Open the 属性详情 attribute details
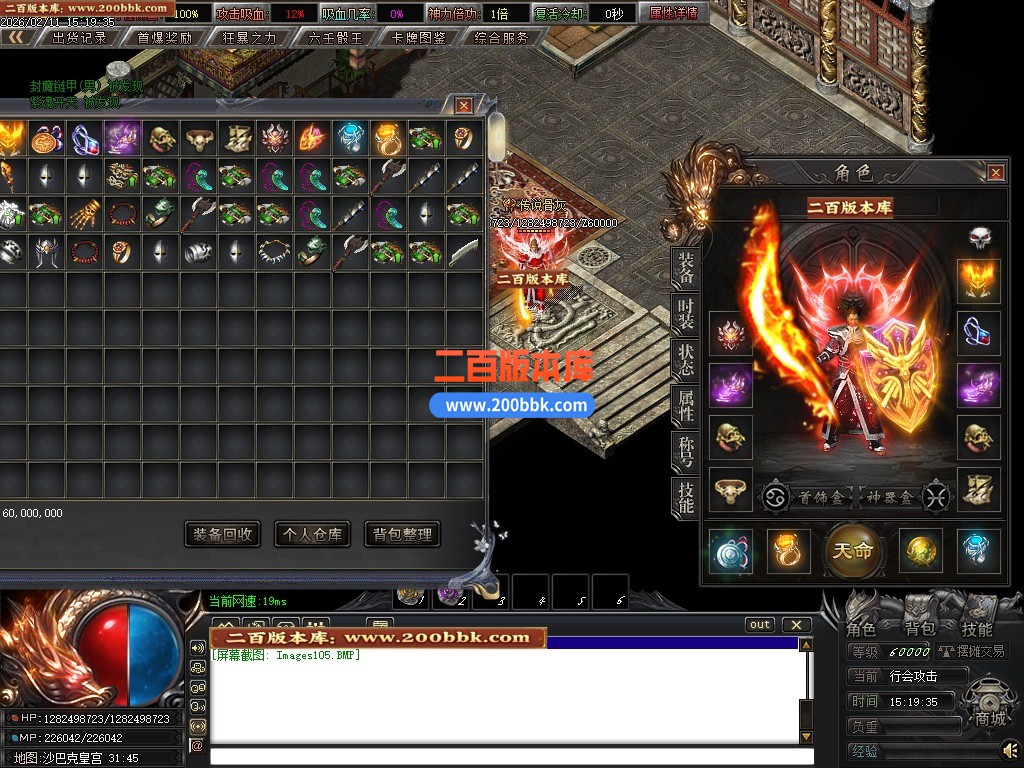The image size is (1024, 768). [x=673, y=13]
